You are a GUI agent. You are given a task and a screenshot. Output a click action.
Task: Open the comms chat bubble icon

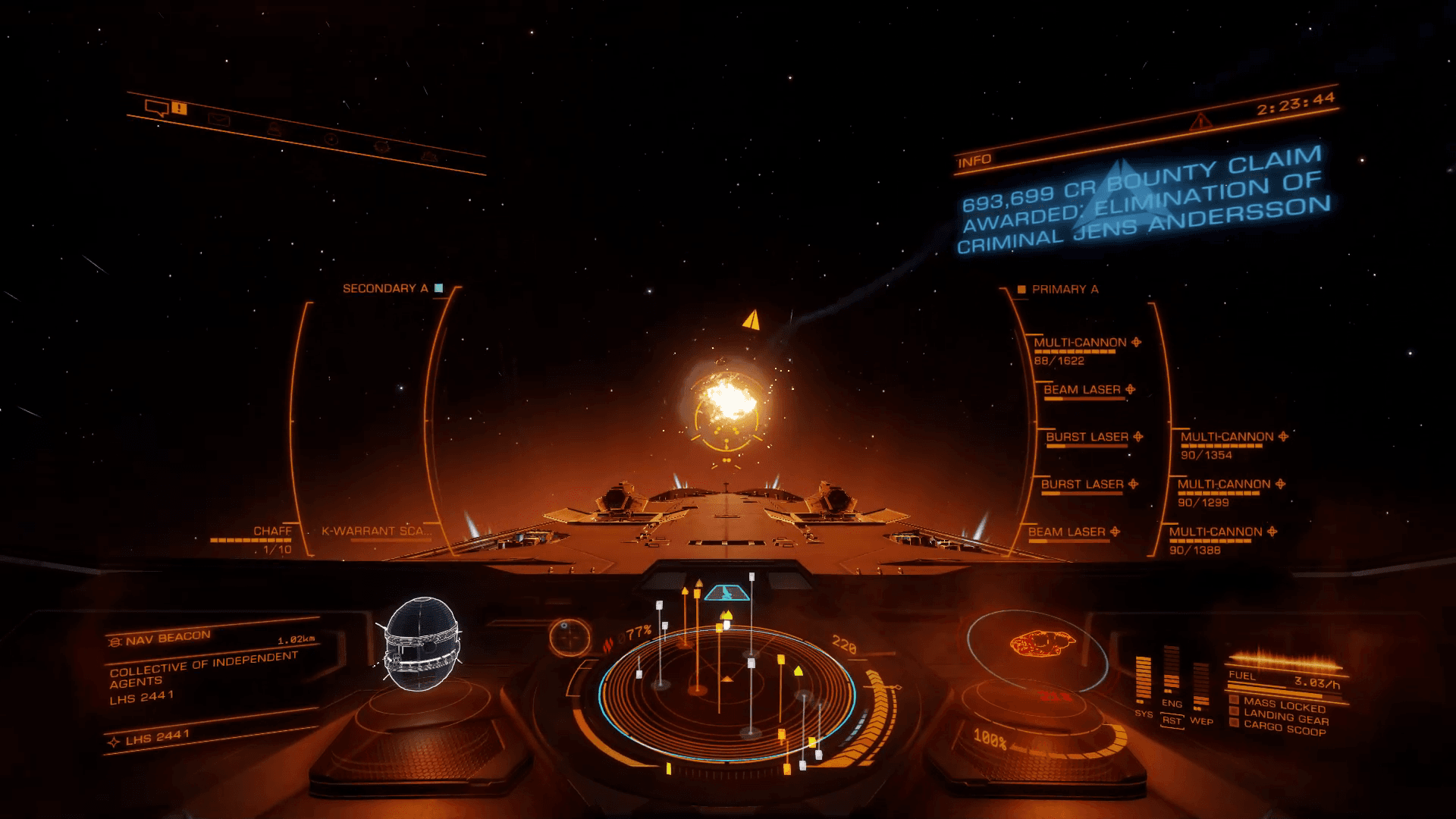coord(156,108)
